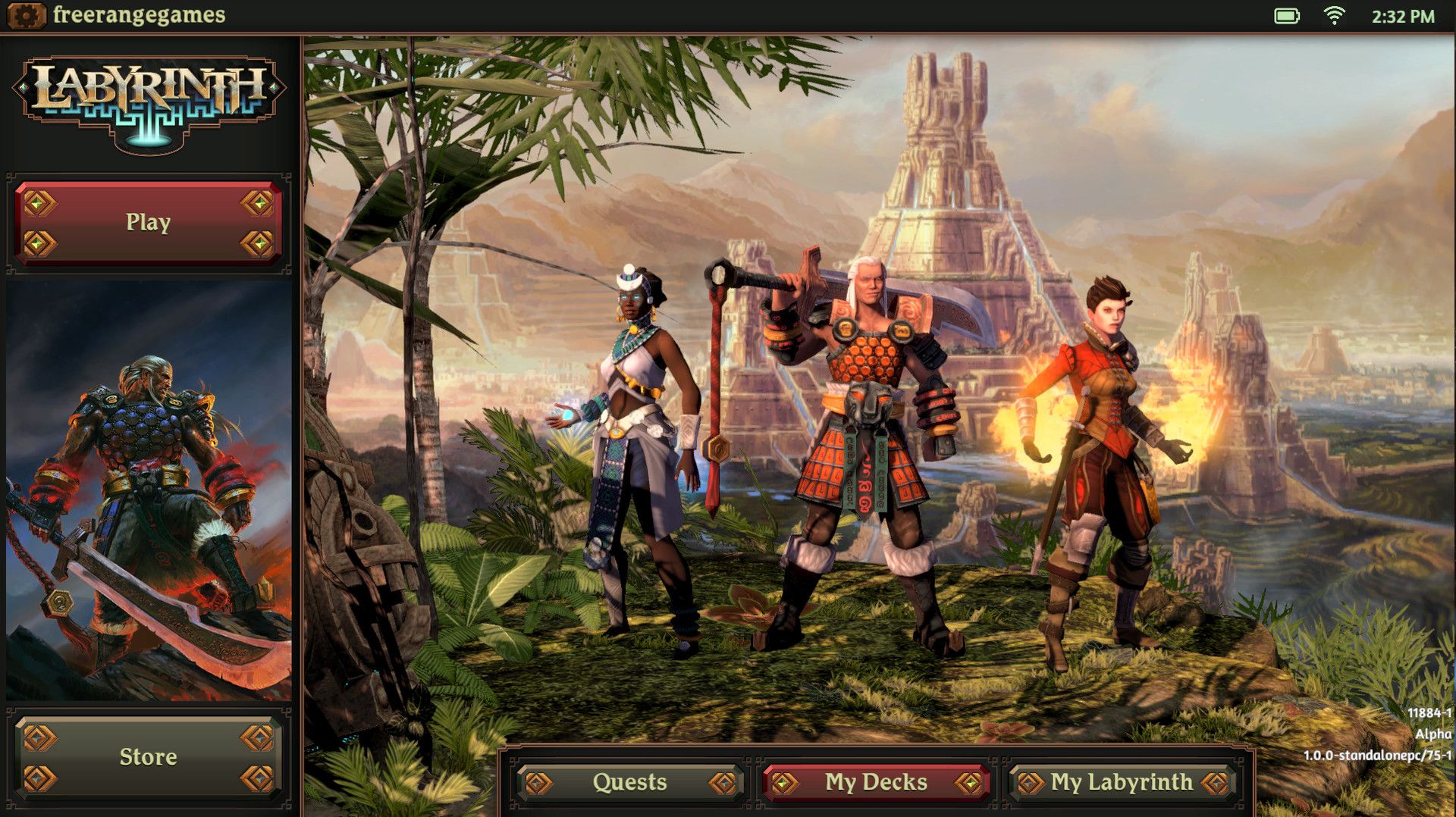
Task: Open the Quests menu
Action: (x=632, y=783)
